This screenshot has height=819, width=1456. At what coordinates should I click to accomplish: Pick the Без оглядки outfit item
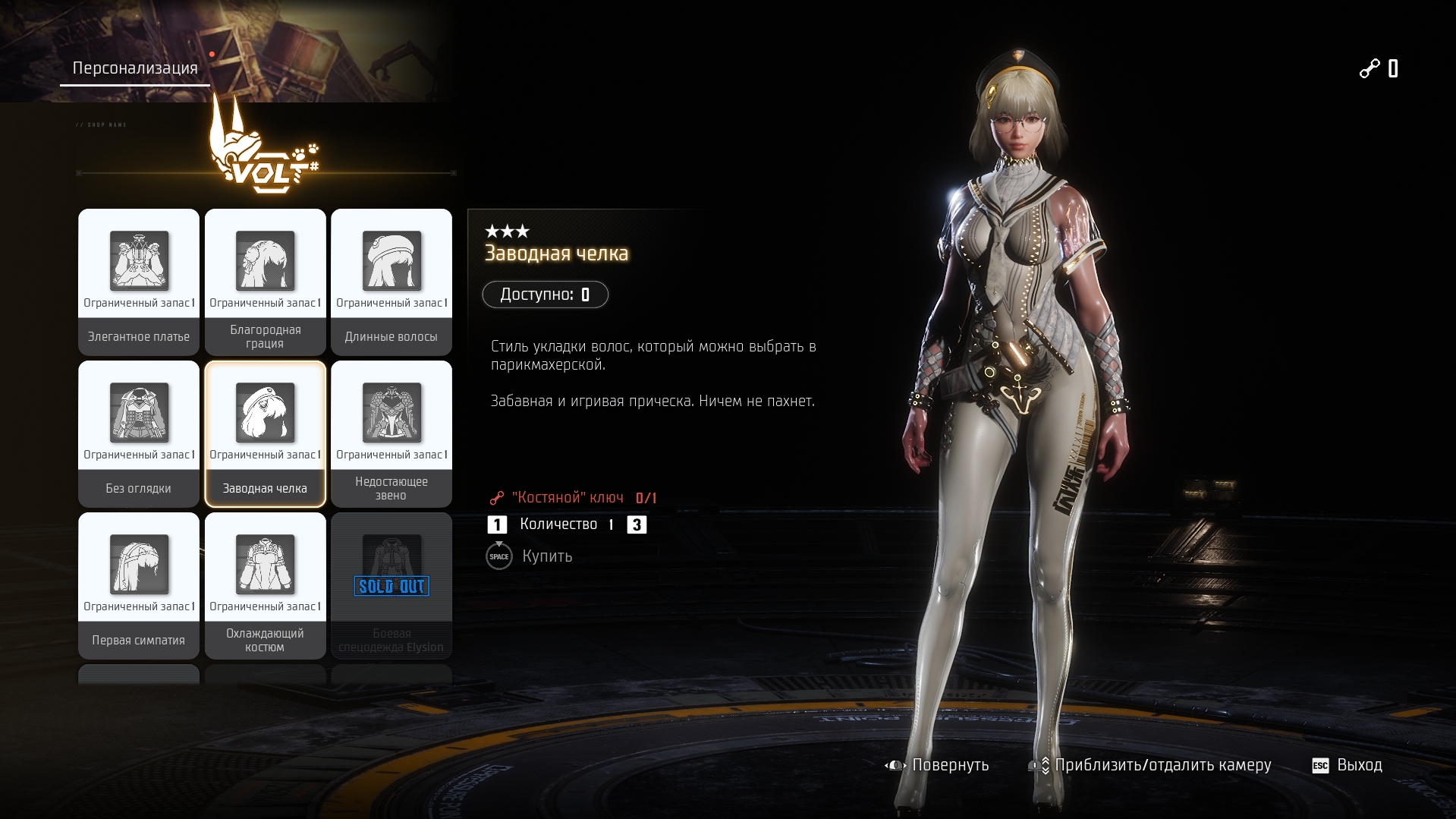click(x=139, y=433)
